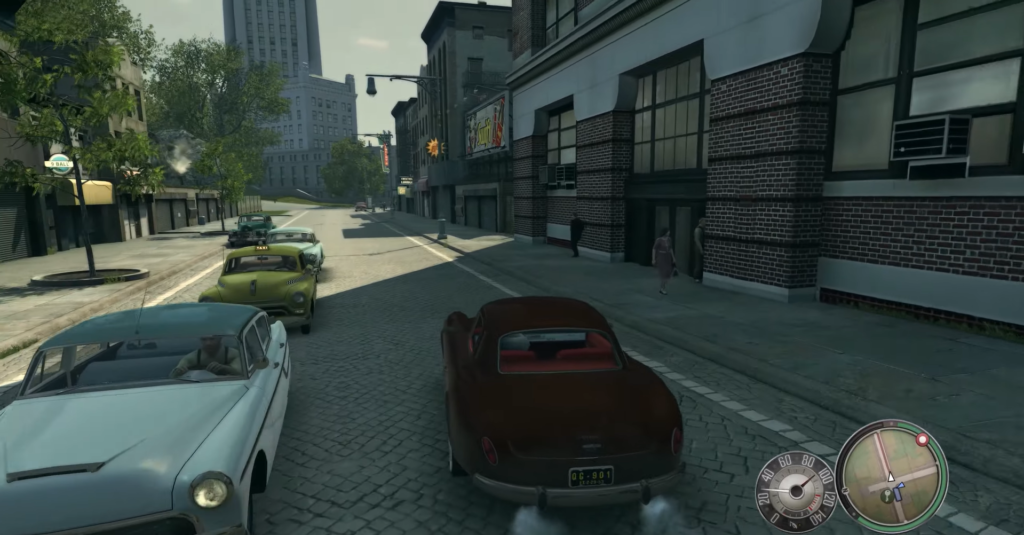Click the circular minimap
The width and height of the screenshot is (1024, 535).
tap(891, 475)
